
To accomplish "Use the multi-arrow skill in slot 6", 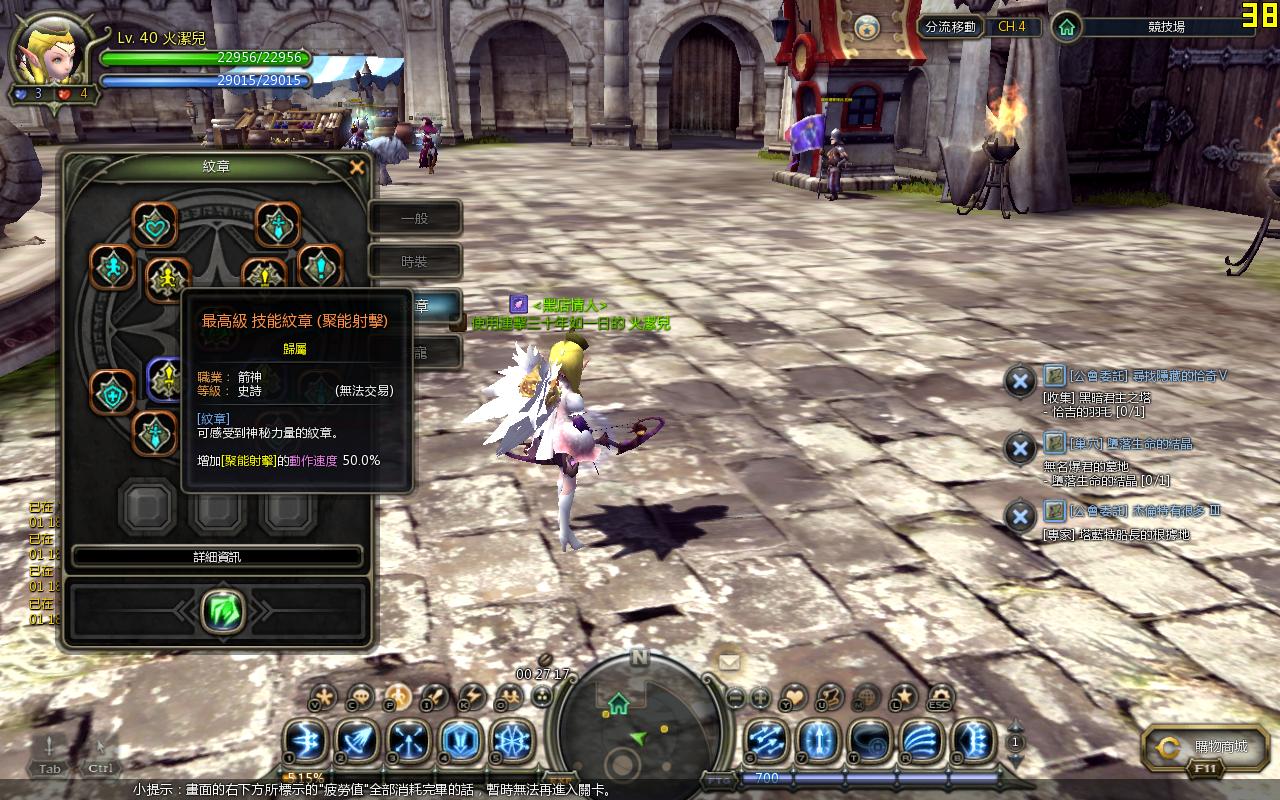I will point(766,741).
